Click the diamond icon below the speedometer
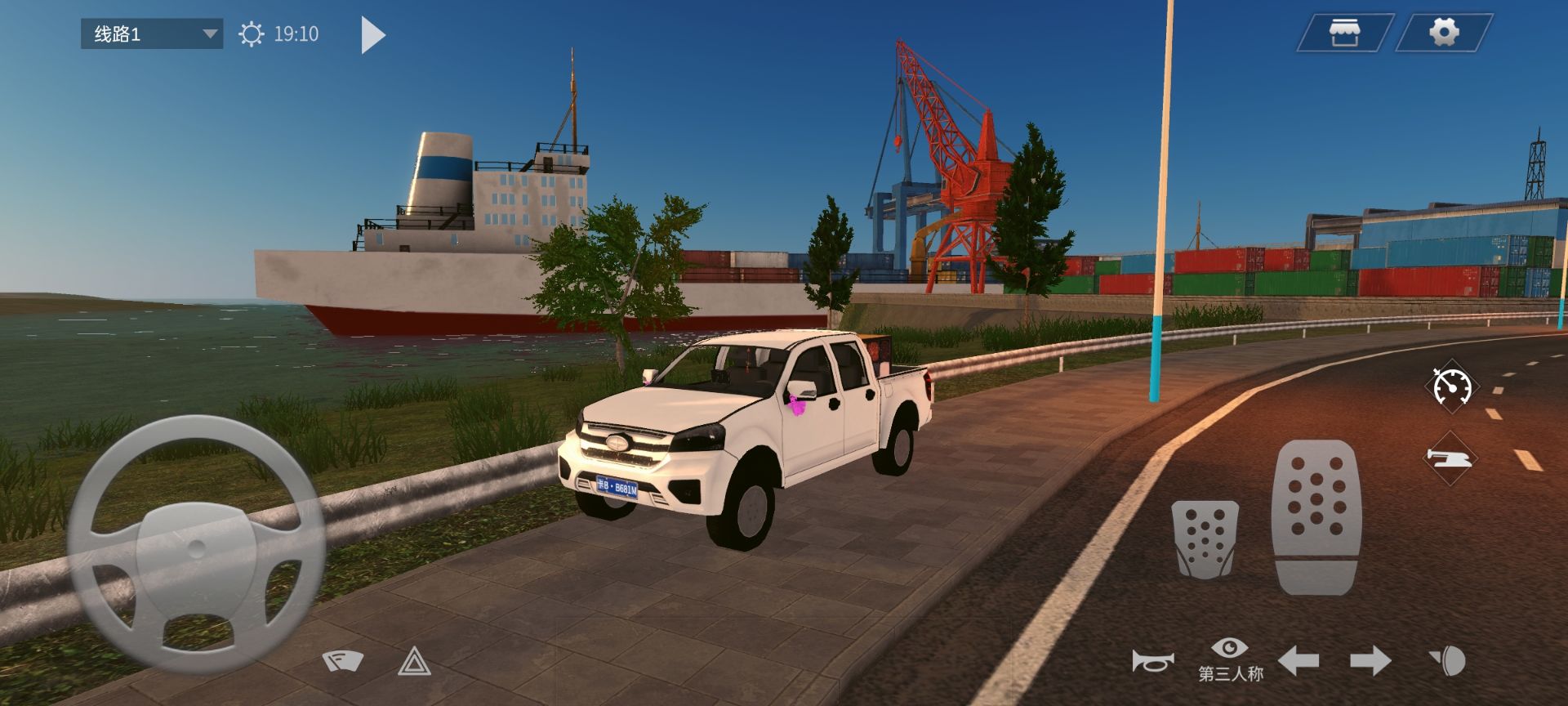This screenshot has height=706, width=1568. (1449, 458)
